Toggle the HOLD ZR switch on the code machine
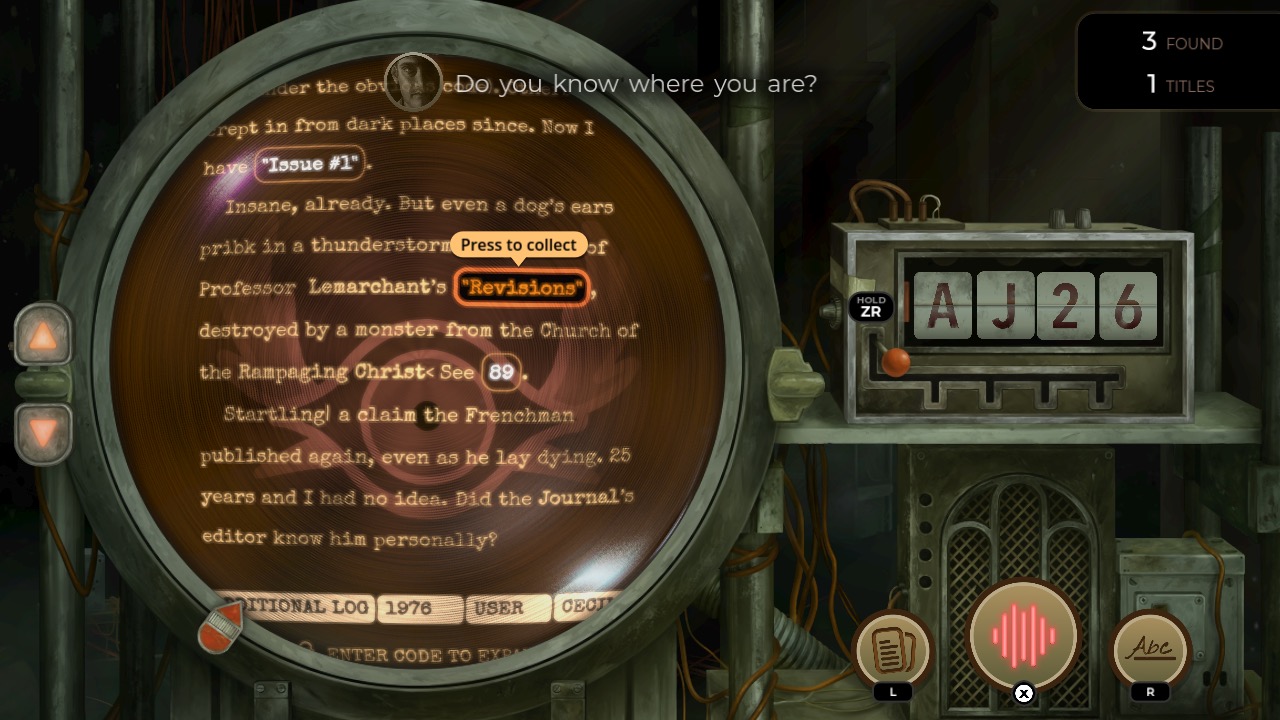 point(872,305)
